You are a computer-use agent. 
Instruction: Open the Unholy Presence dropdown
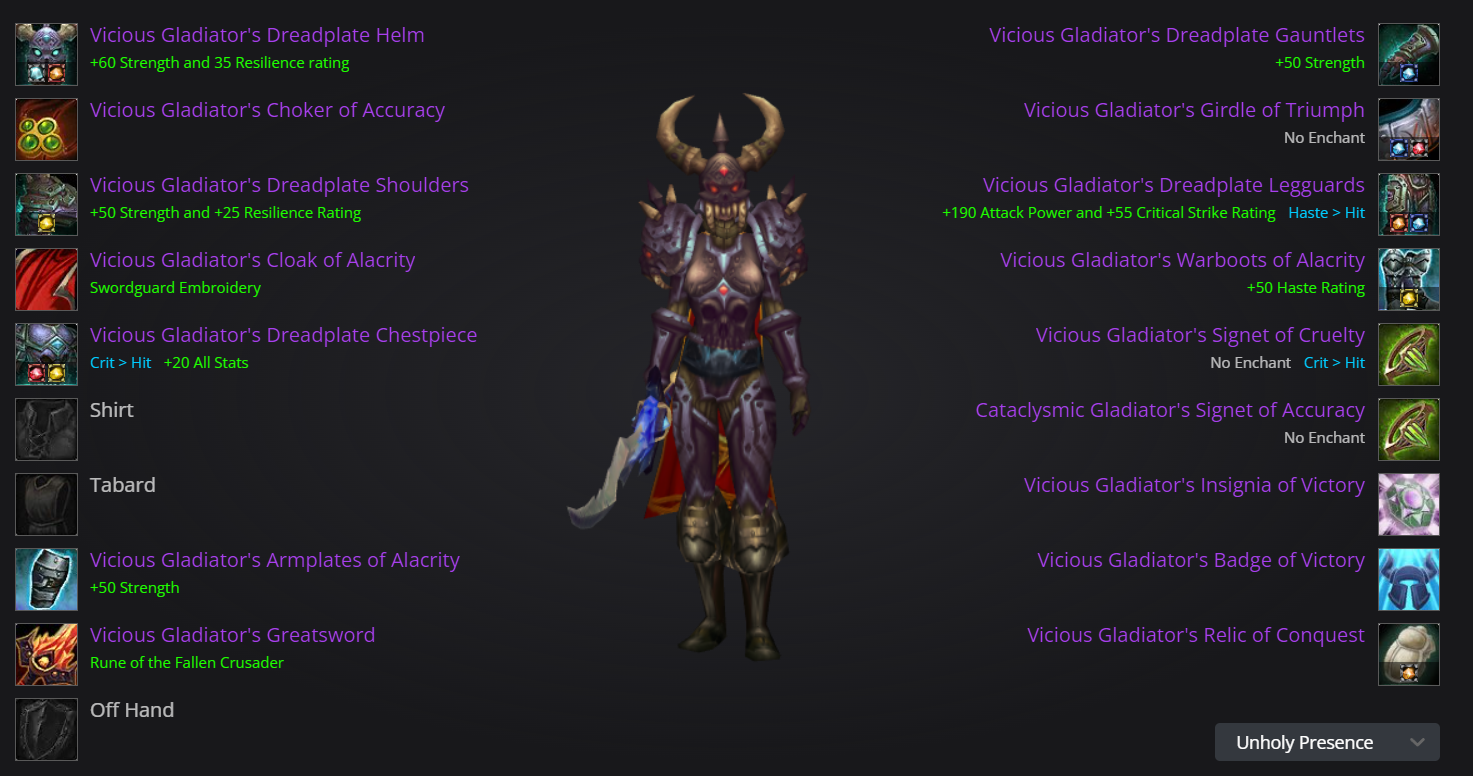(1326, 742)
